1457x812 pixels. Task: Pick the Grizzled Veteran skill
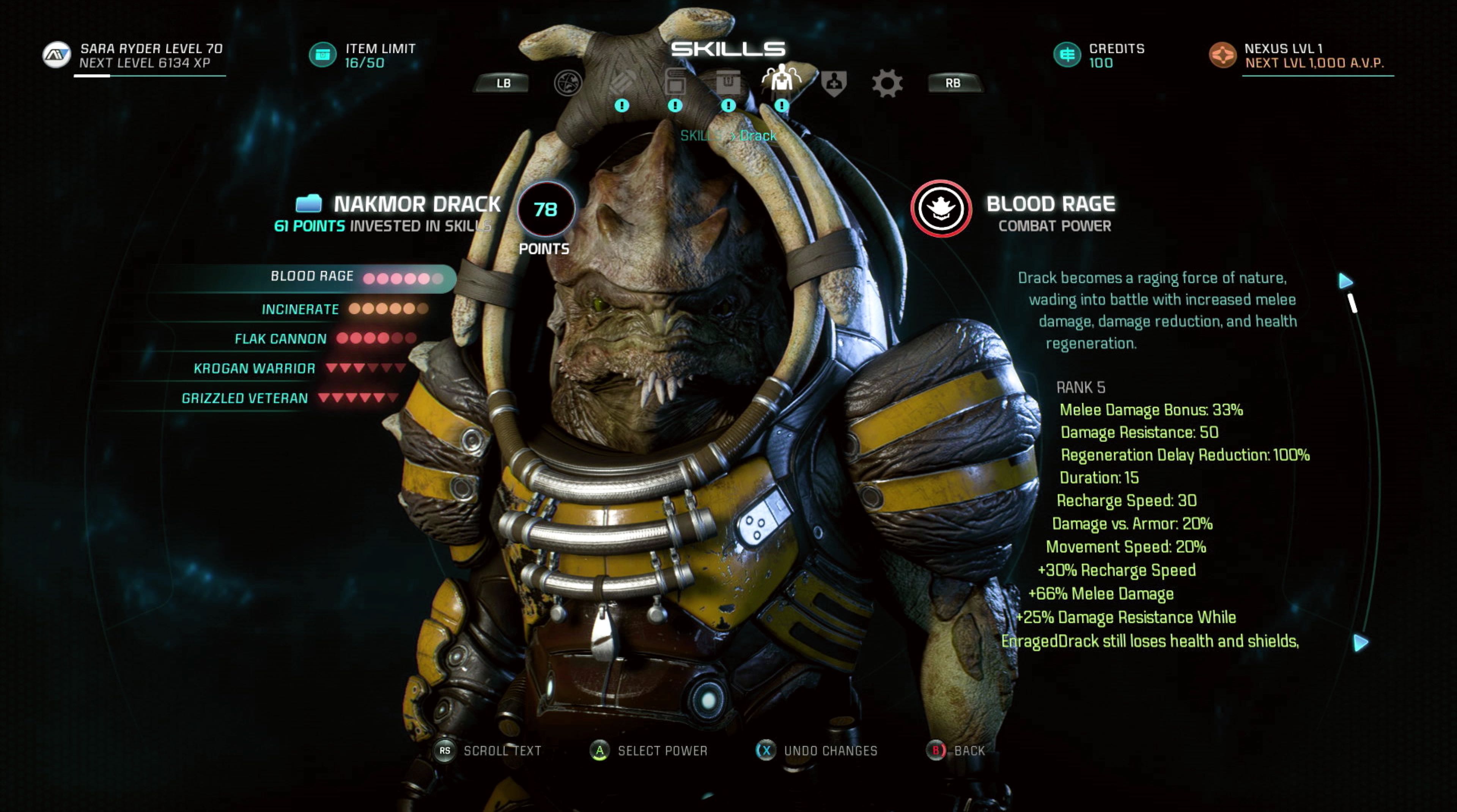coord(244,398)
